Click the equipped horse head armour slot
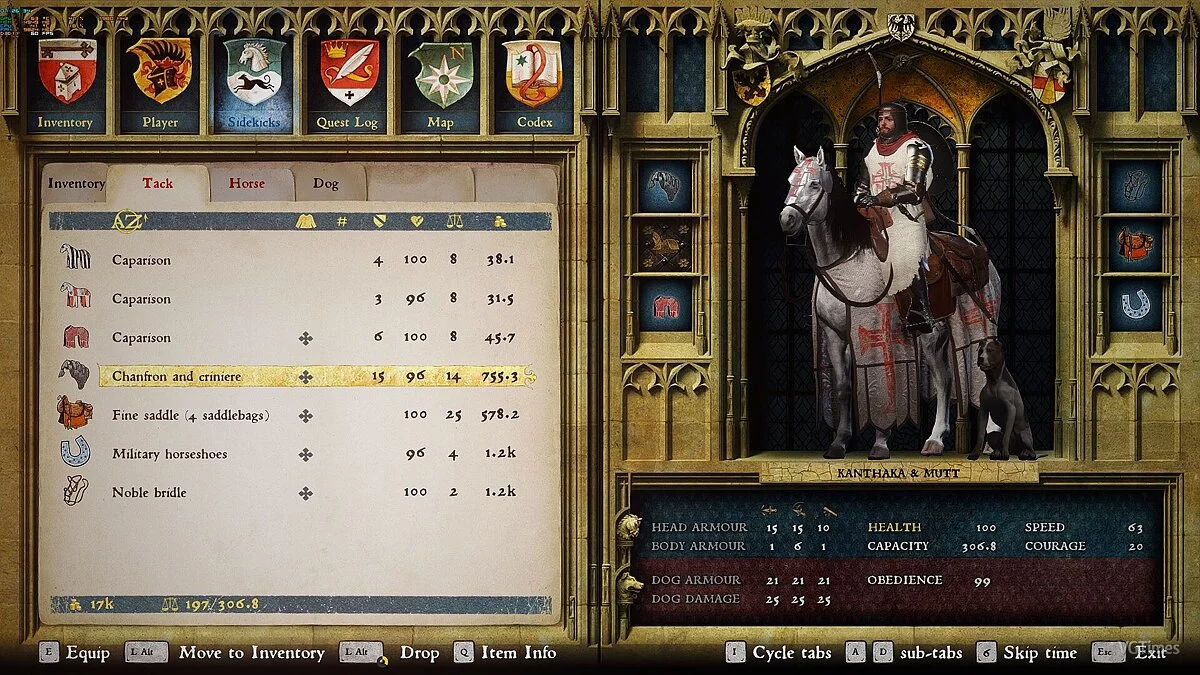 coord(665,186)
